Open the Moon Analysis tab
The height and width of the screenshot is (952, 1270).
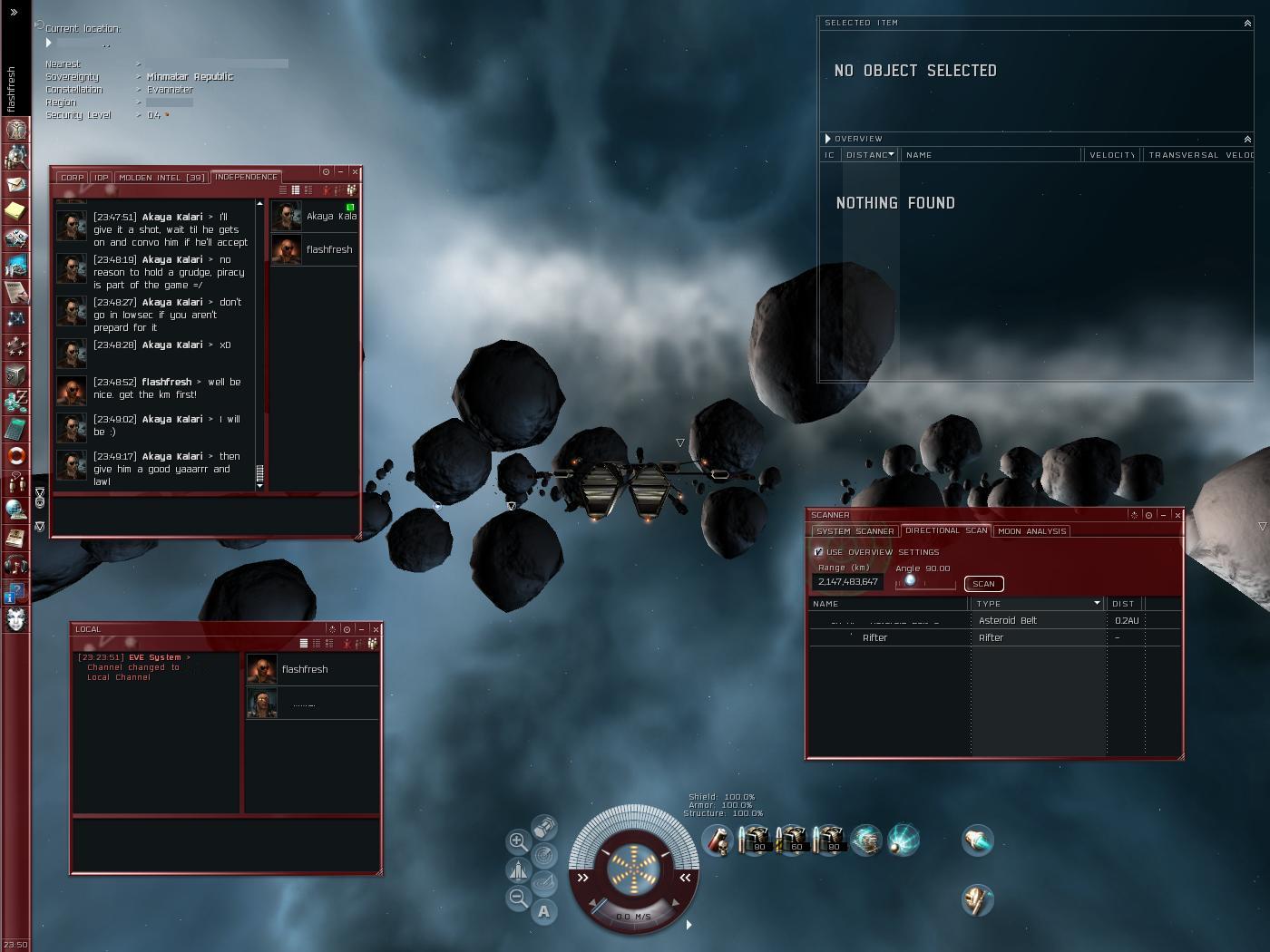point(1031,531)
